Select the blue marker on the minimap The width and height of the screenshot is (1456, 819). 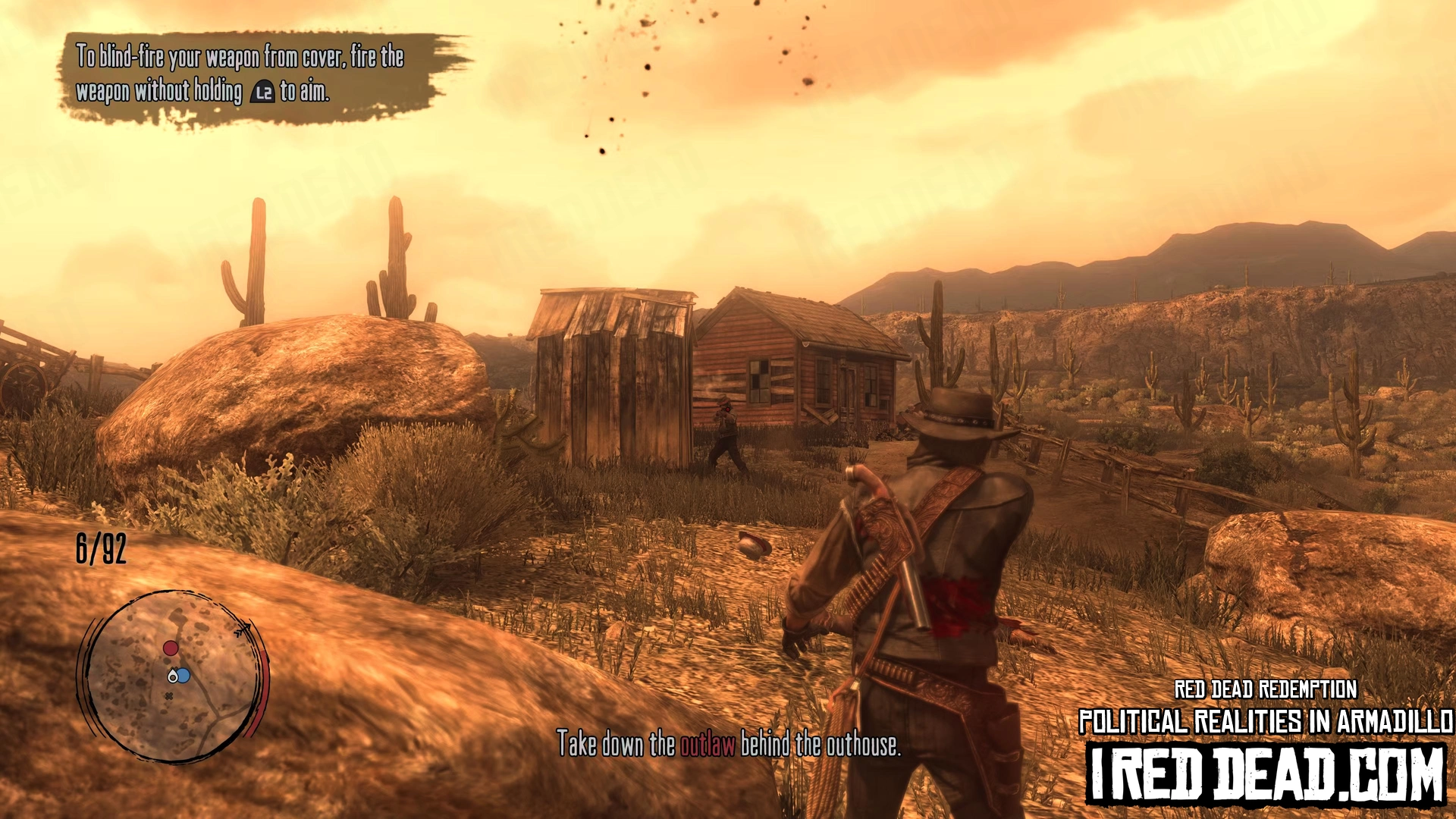[x=183, y=675]
